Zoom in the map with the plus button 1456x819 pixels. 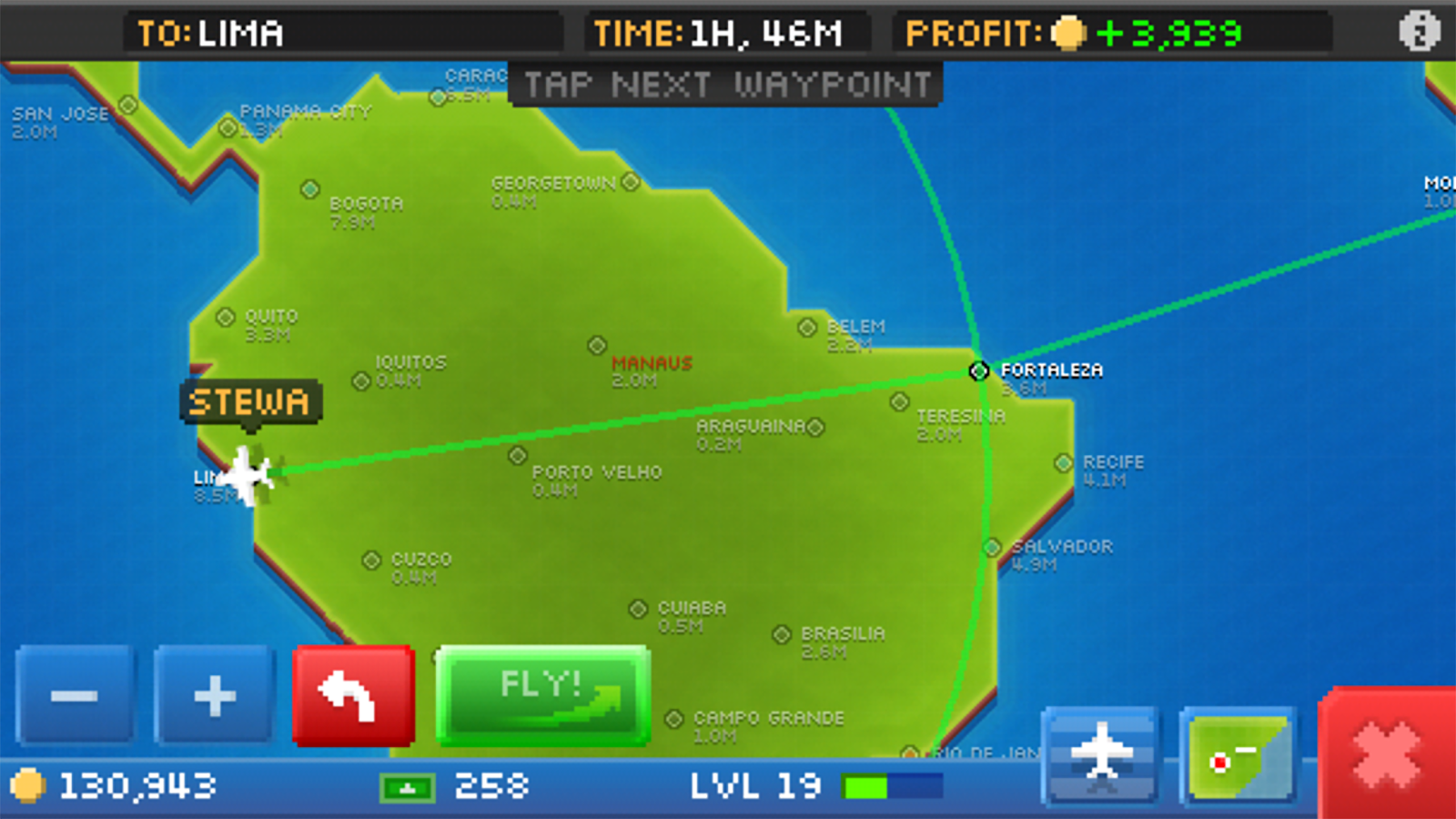pyautogui.click(x=214, y=695)
